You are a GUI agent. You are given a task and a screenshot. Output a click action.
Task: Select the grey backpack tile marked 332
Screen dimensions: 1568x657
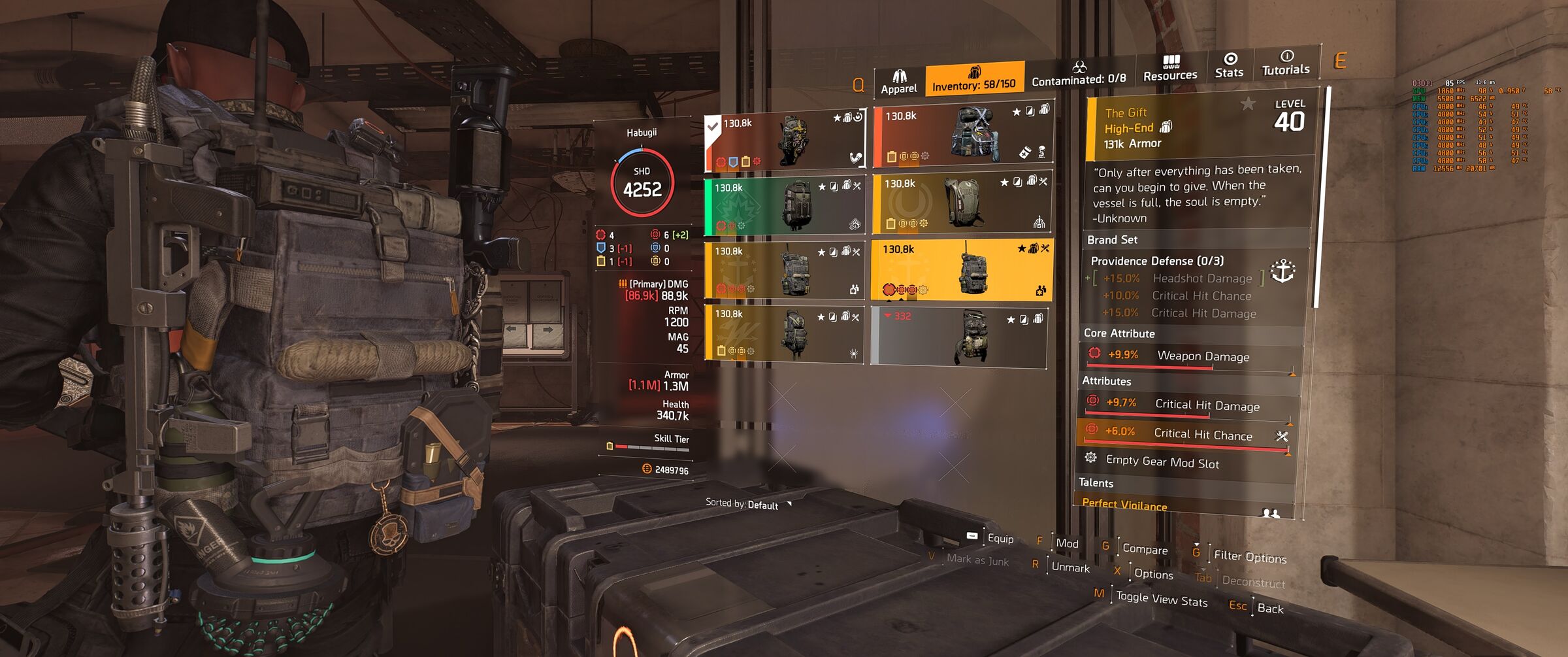pos(959,337)
